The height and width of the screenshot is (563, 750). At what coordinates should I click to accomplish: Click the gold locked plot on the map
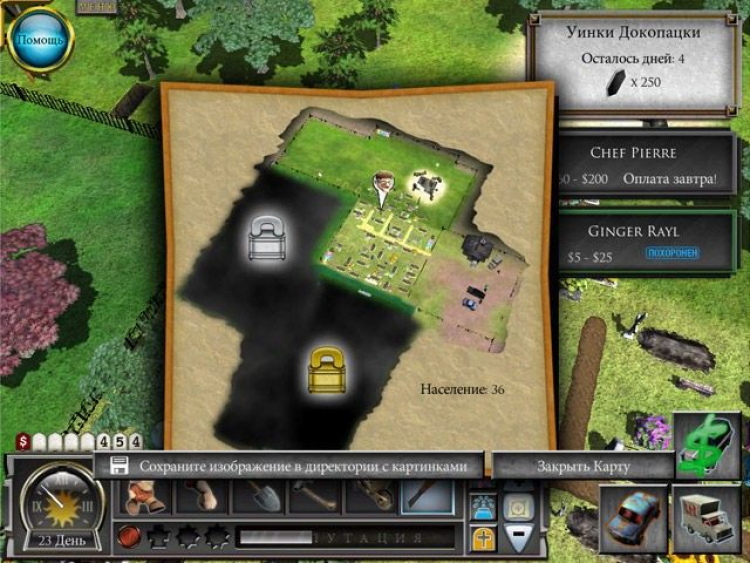[x=326, y=372]
